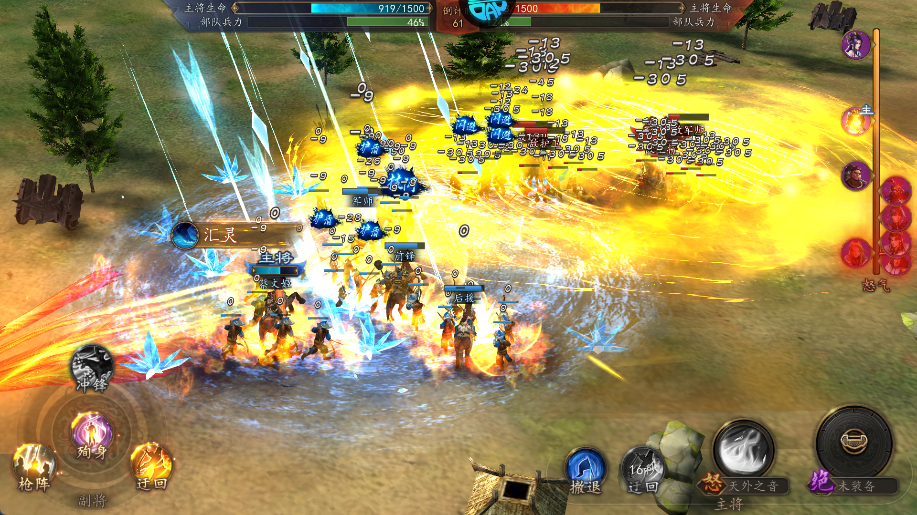
Task: Trigger the purple 殉身 skill
Action: [91, 432]
